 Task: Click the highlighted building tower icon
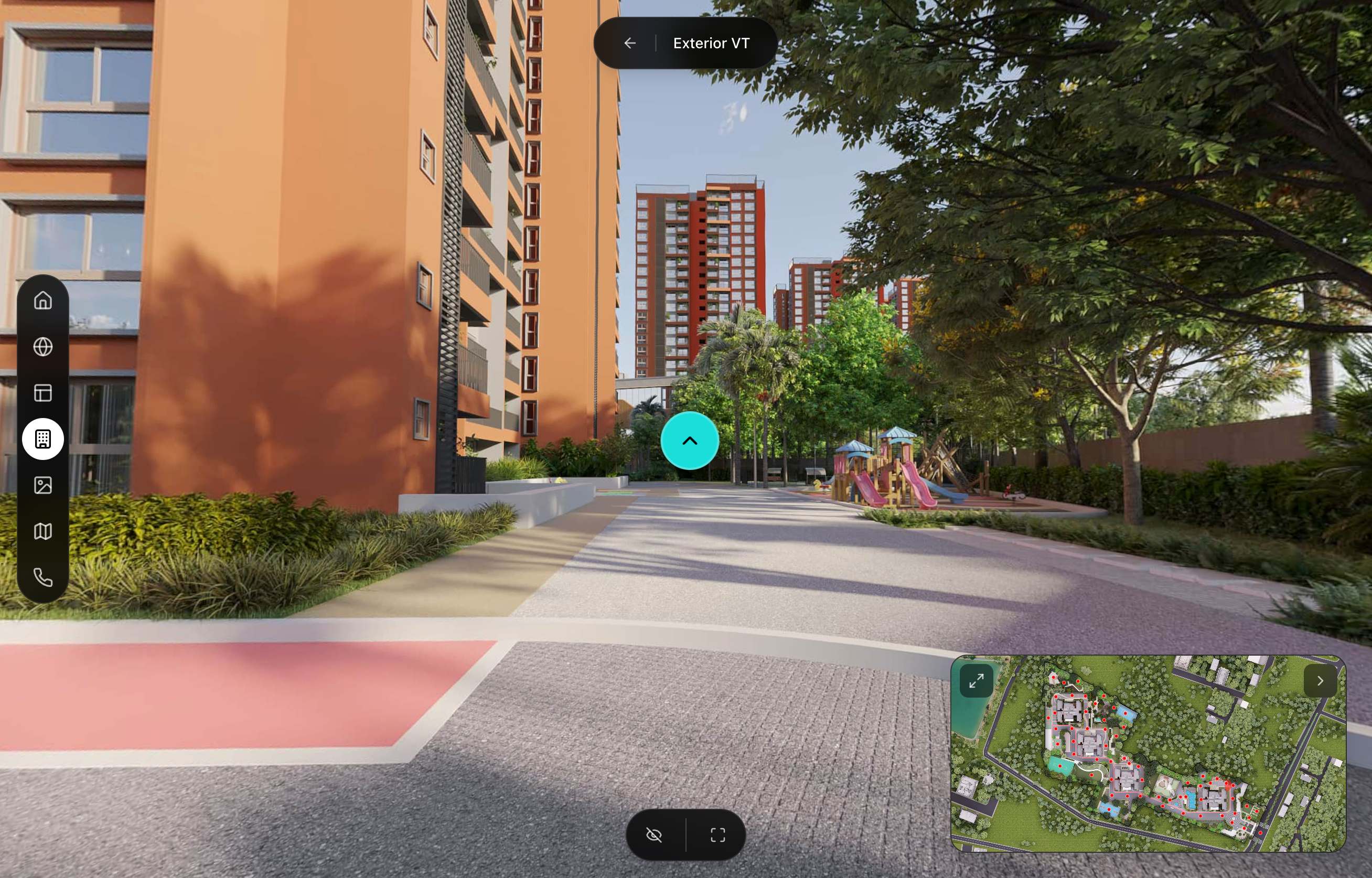click(45, 439)
